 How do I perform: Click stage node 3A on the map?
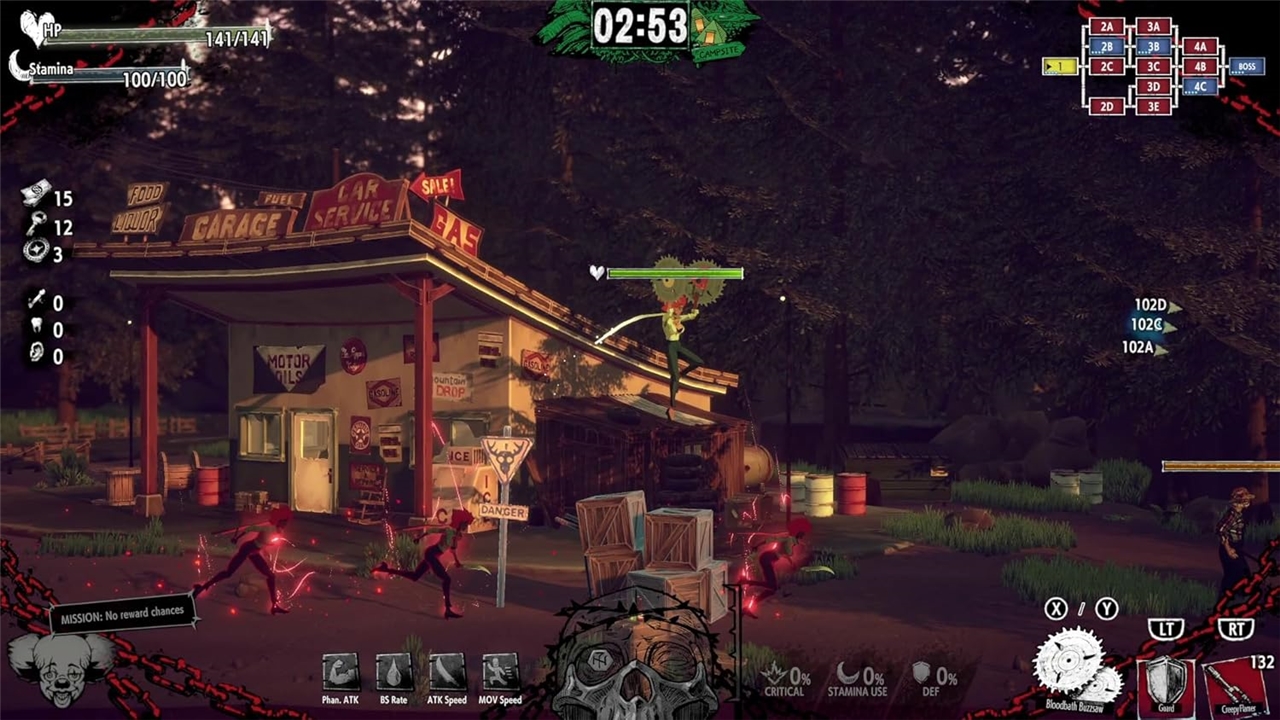(1153, 27)
